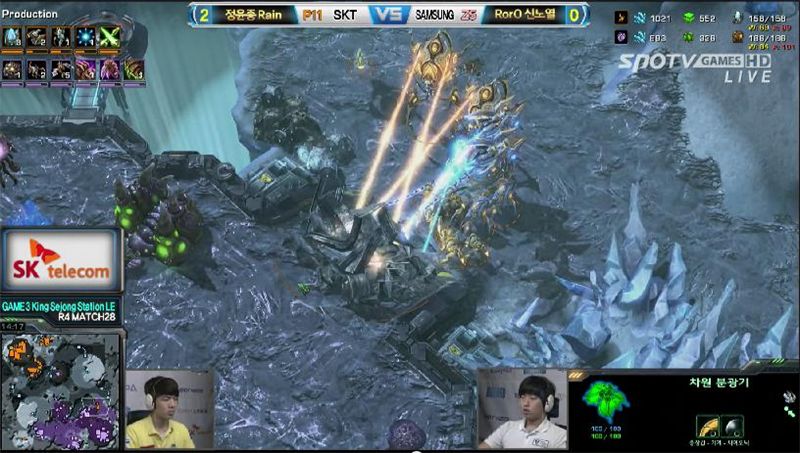
Task: Click the blue crystal production icon
Action: click(13, 37)
